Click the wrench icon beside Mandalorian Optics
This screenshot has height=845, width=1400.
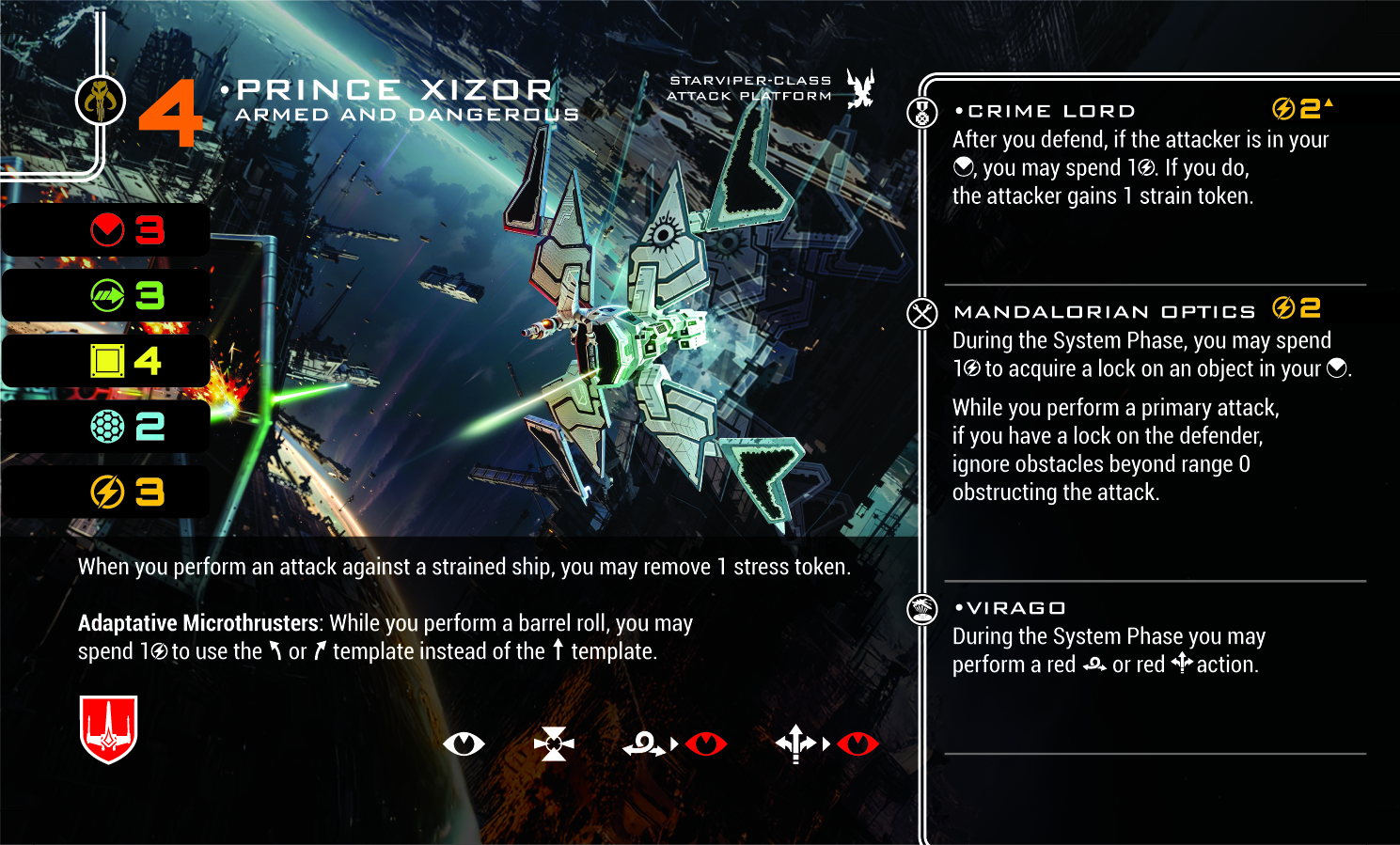[x=922, y=313]
